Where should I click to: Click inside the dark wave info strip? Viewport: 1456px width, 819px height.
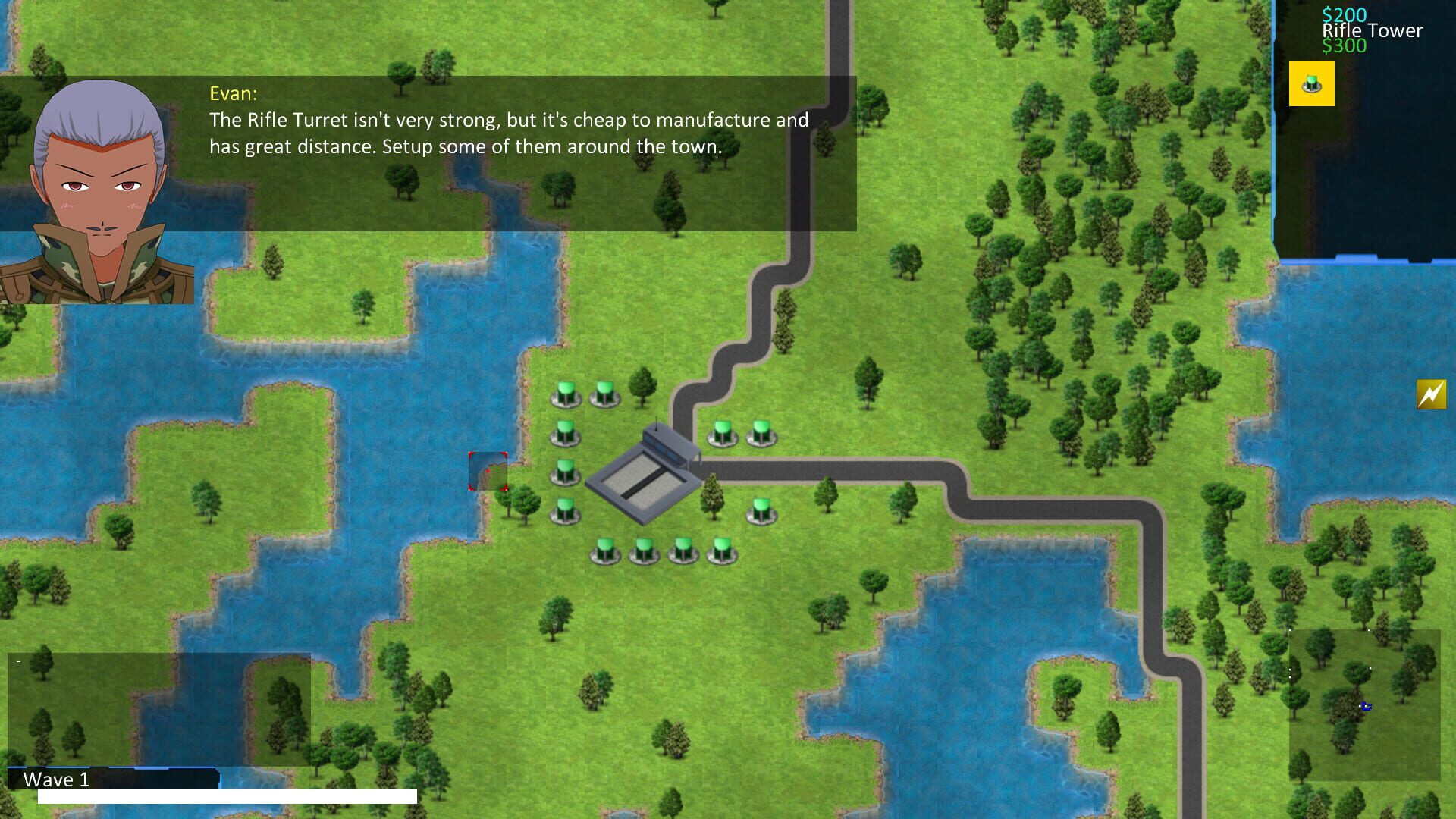pos(152,777)
